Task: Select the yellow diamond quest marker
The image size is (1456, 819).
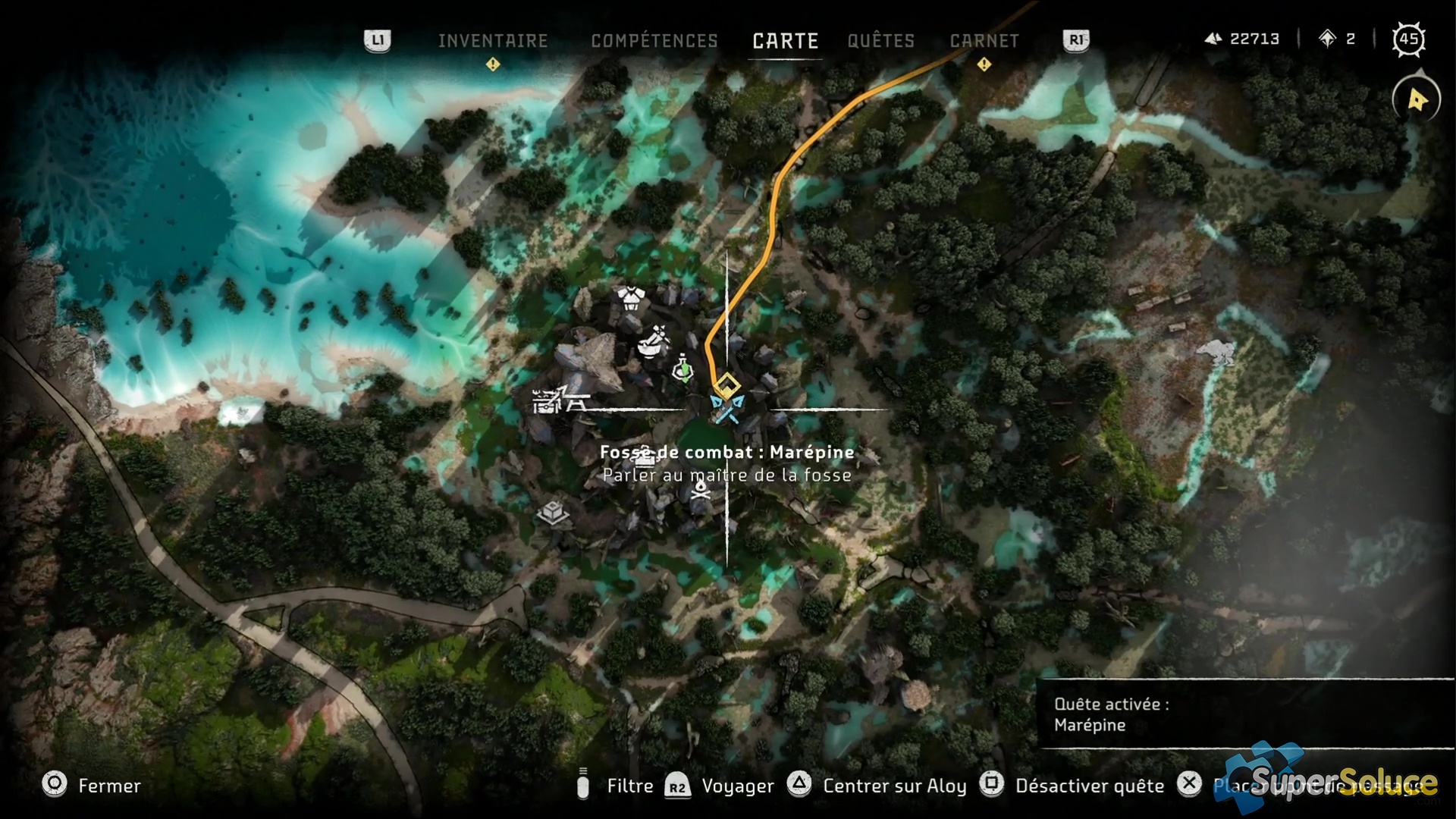Action: click(x=727, y=384)
